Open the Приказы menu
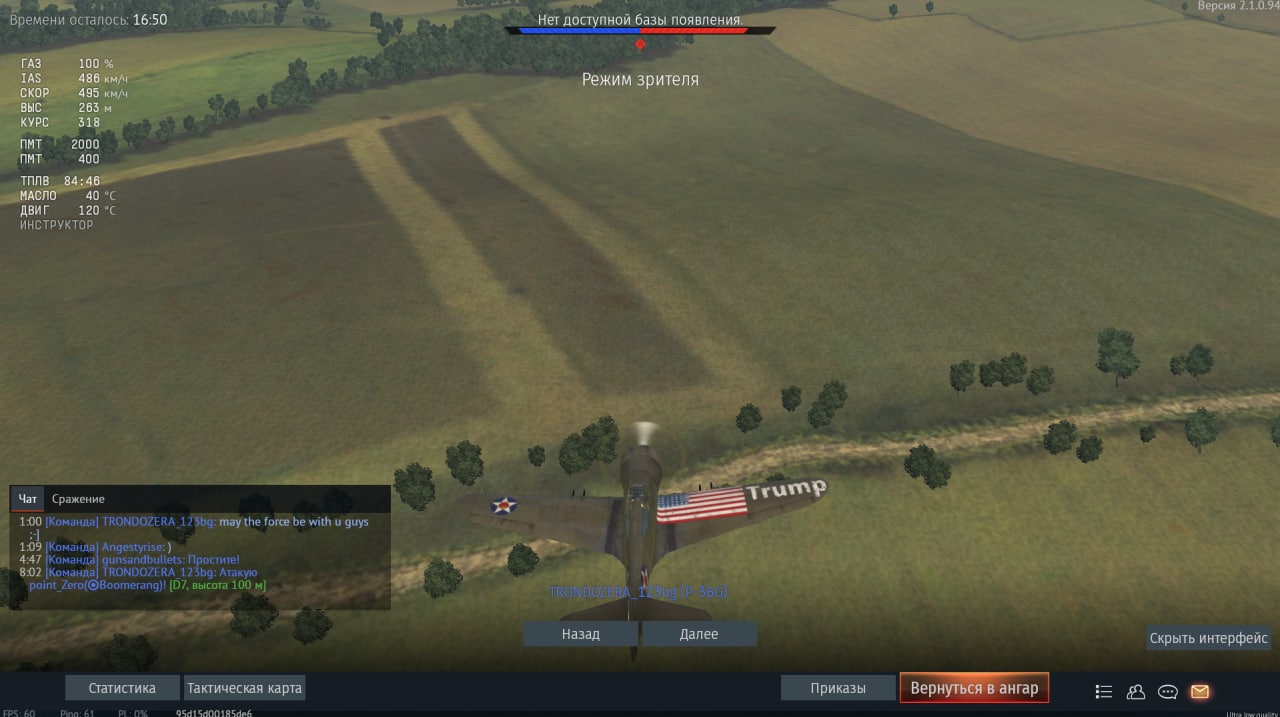 point(838,688)
